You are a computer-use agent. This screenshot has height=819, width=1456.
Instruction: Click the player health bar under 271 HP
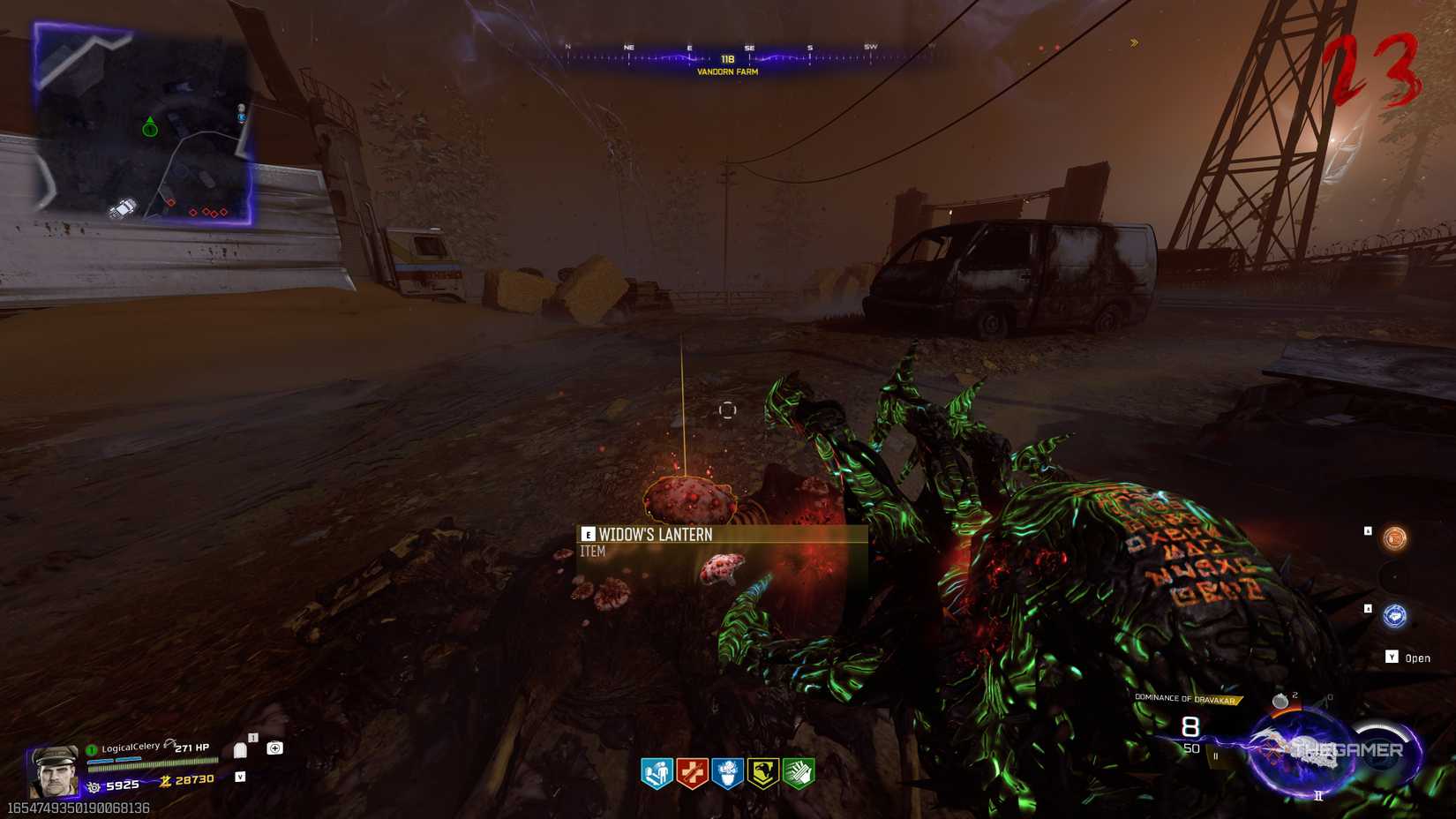[154, 763]
